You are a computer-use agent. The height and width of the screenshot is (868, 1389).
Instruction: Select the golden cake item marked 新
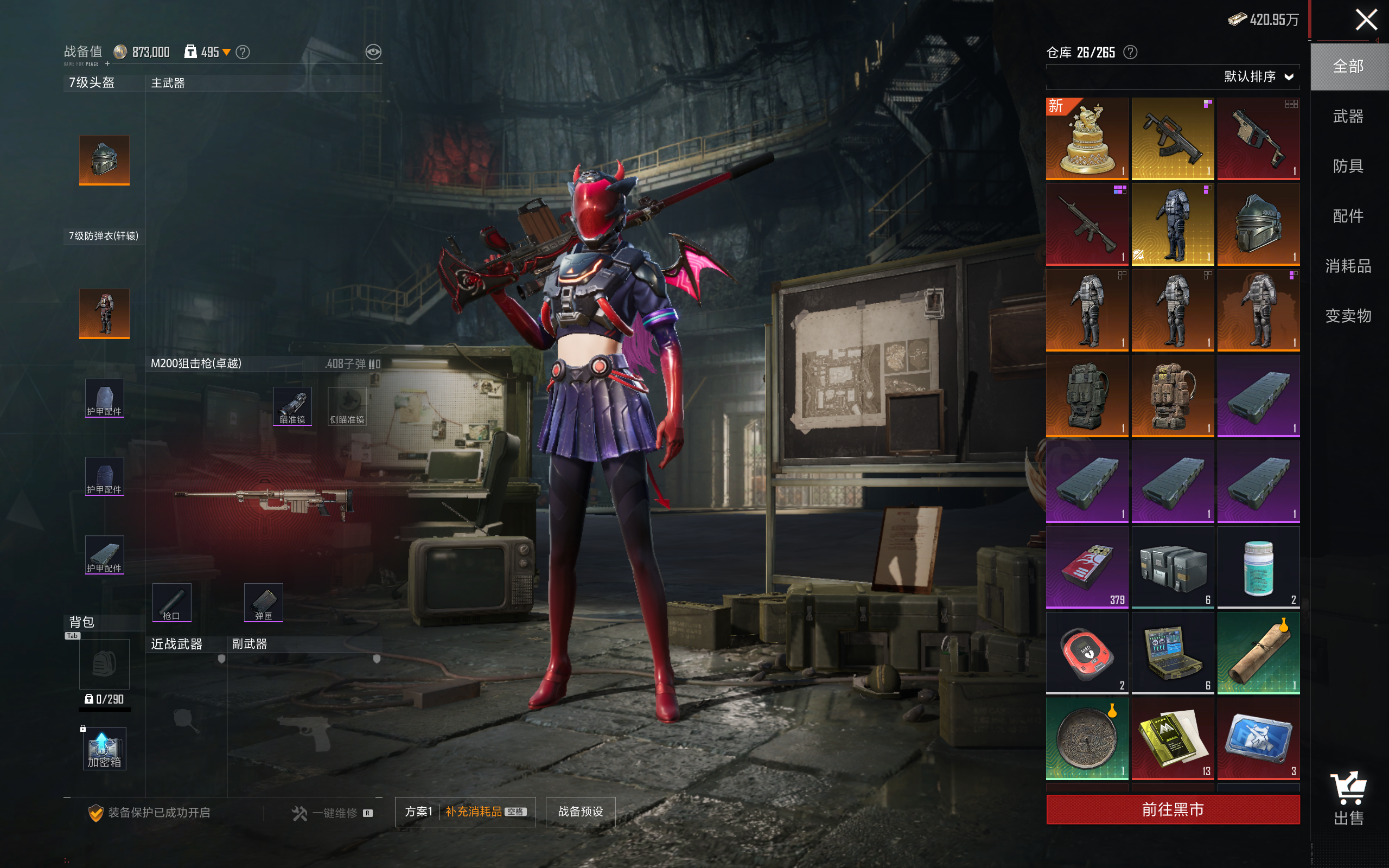pos(1087,138)
